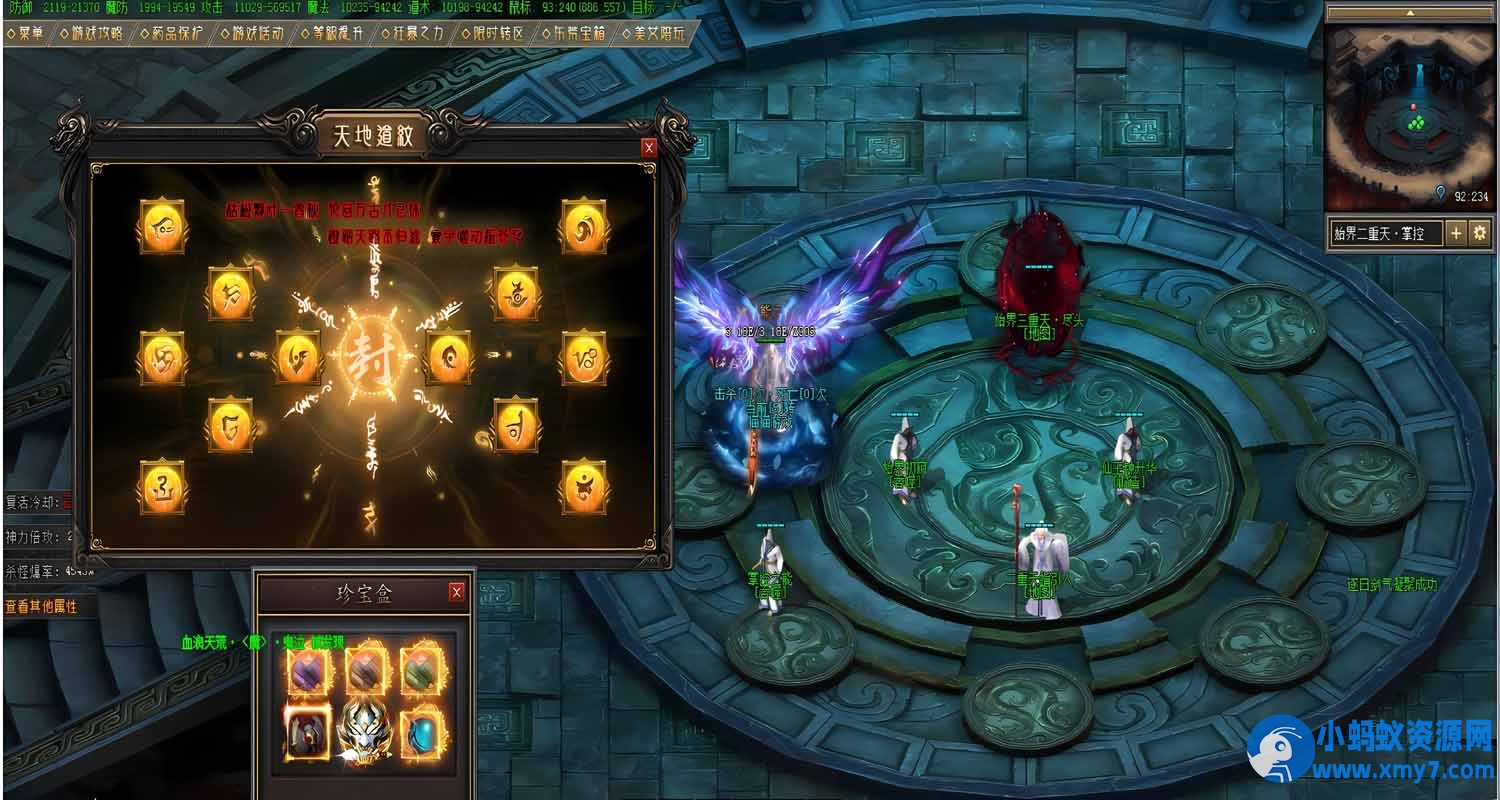Open the 狂暴之力 menu
Image resolution: width=1500 pixels, height=800 pixels.
tap(412, 33)
